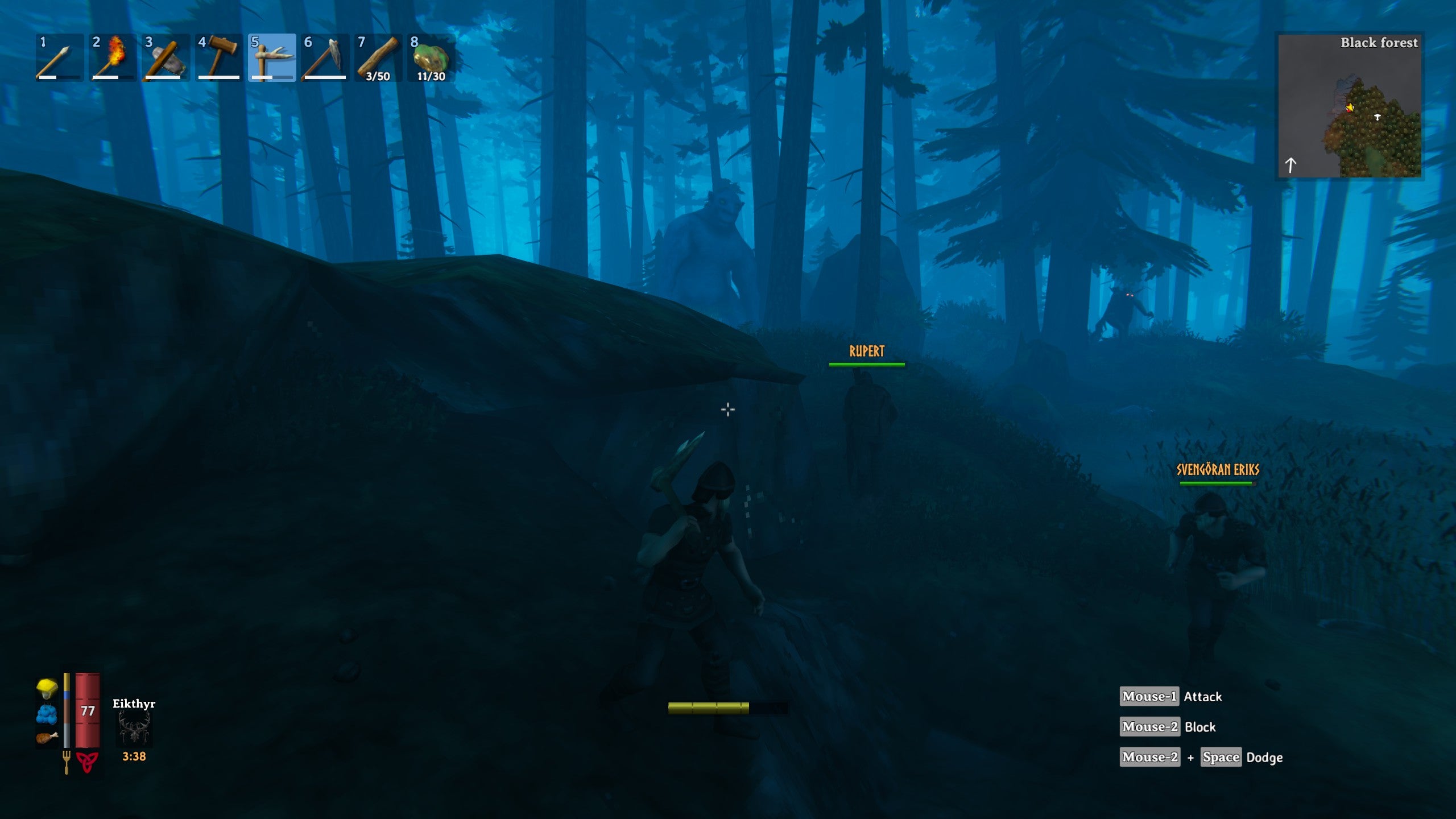Equip the flint axe in hotbar slot 6
1456x819 pixels.
[325, 58]
